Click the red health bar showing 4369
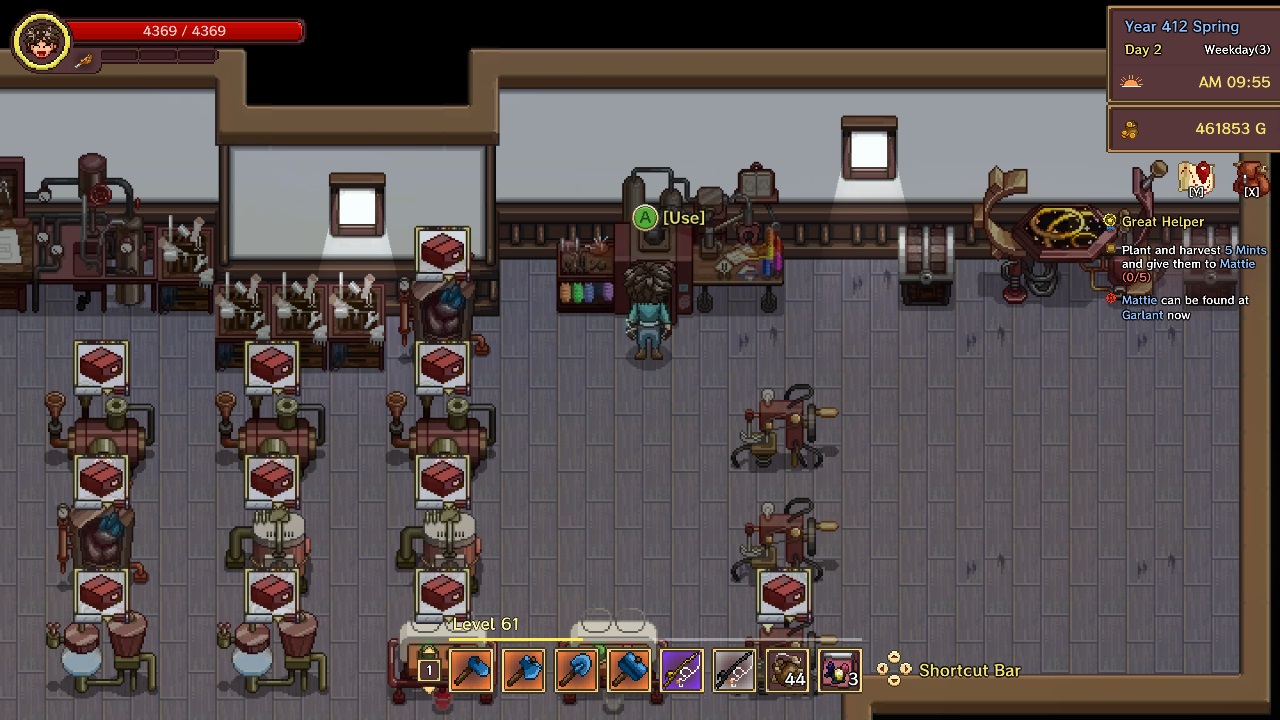This screenshot has height=720, width=1280. pos(184,30)
